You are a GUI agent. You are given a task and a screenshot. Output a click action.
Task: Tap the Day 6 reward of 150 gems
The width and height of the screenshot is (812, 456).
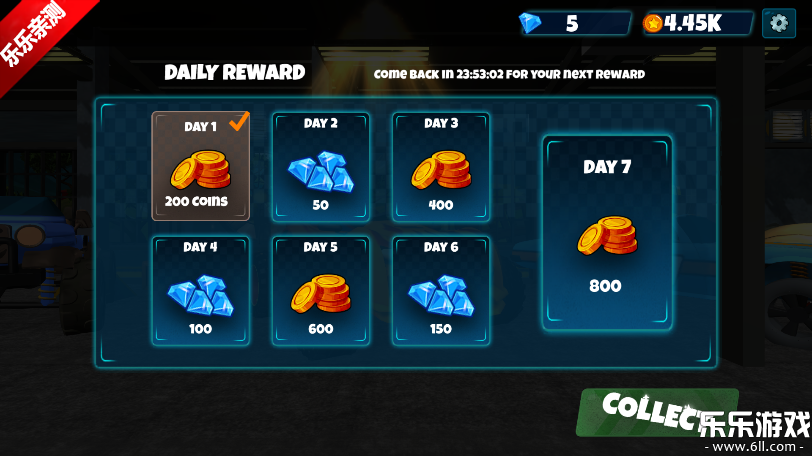pos(441,290)
